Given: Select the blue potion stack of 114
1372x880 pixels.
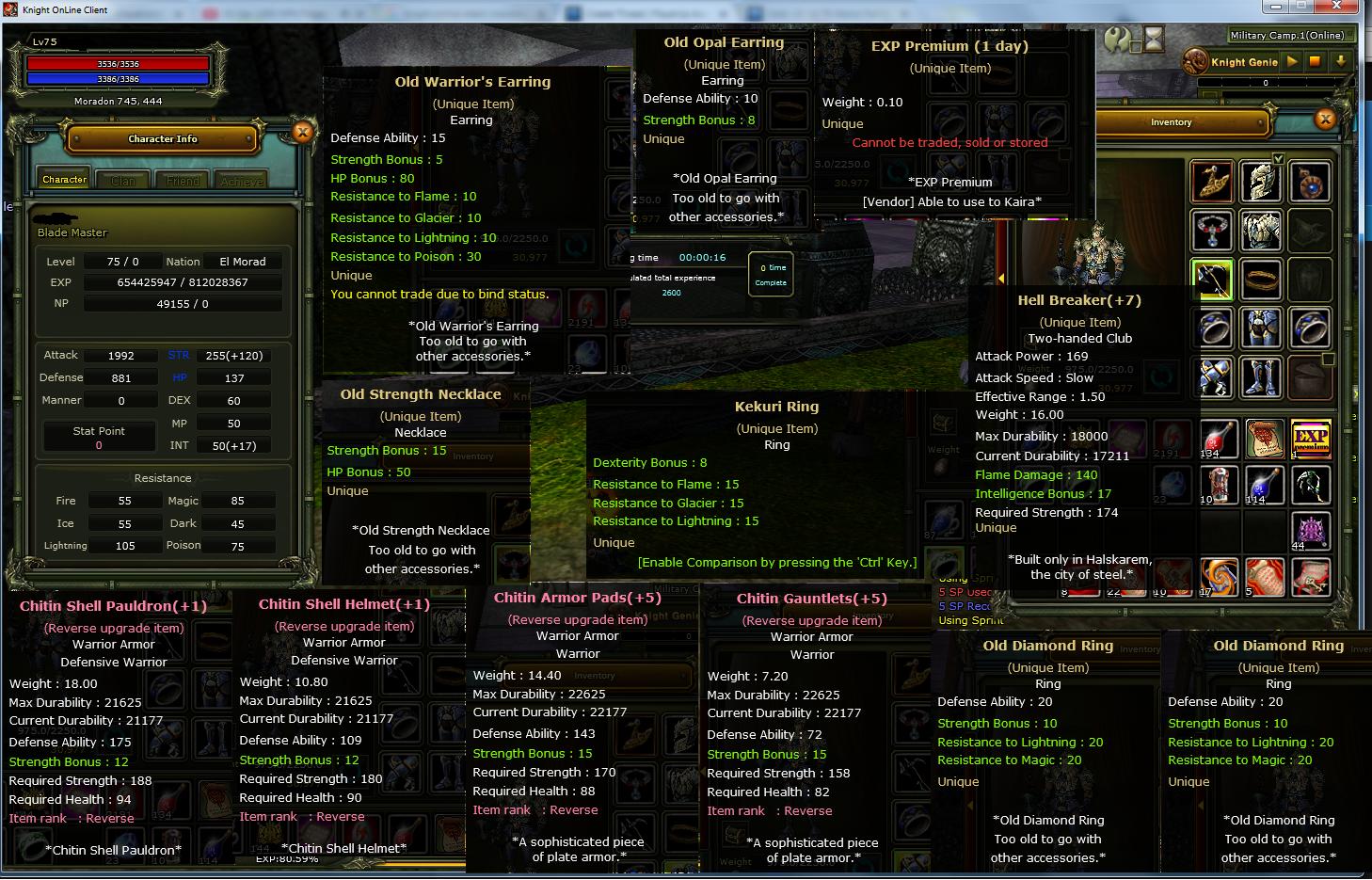Looking at the screenshot, I should (1266, 486).
